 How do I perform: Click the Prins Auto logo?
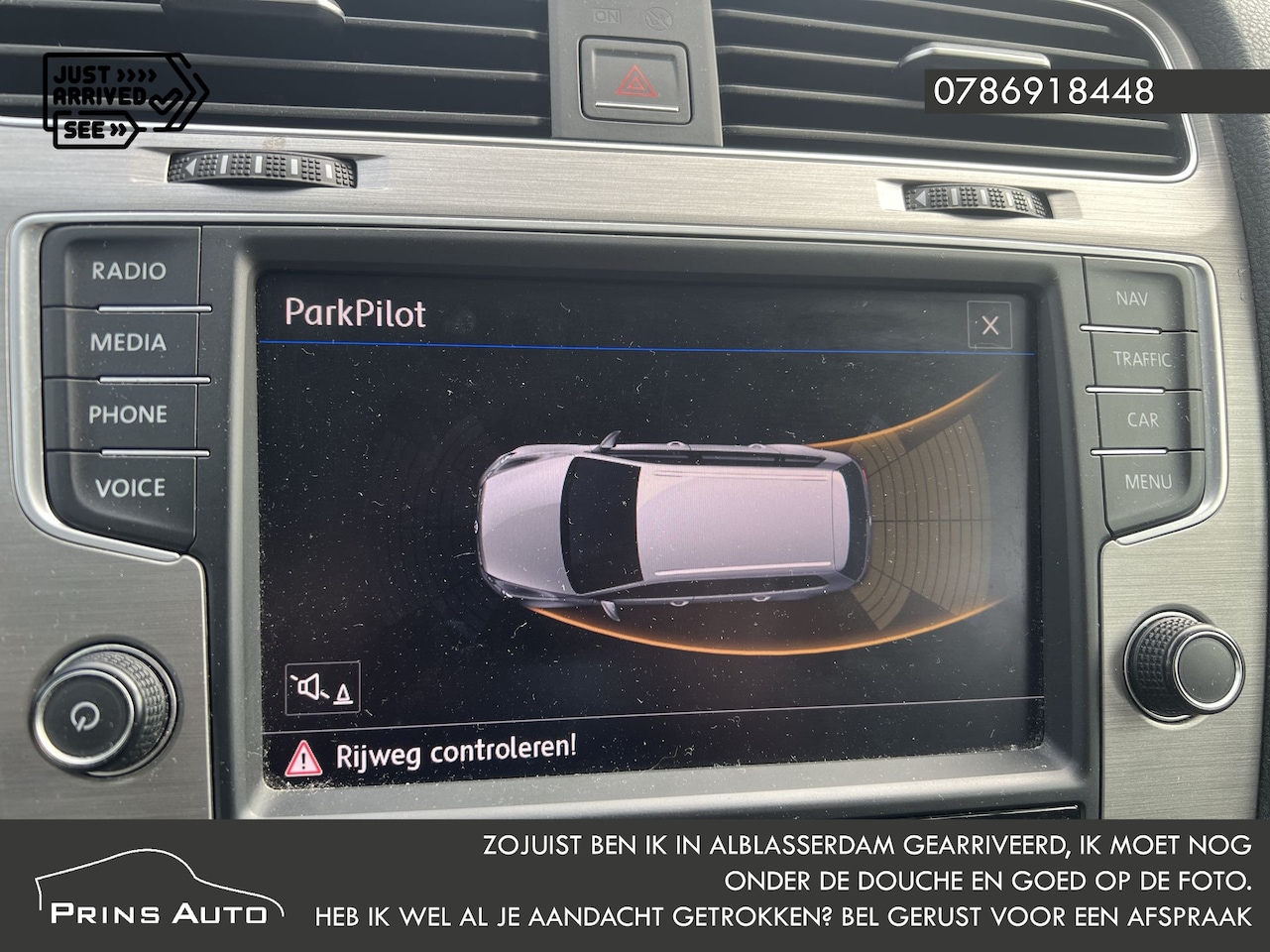point(159,889)
